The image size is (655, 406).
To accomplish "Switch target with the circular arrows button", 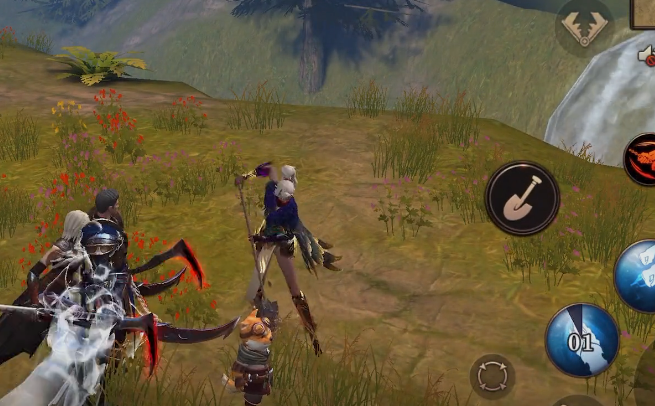I will pos(492,377).
